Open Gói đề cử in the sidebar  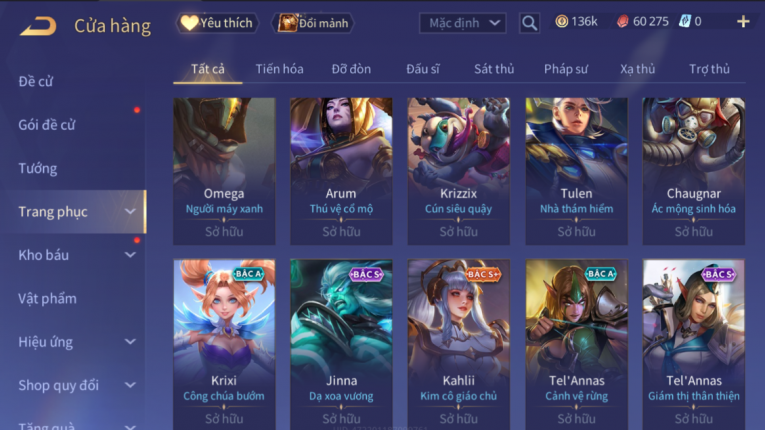click(47, 125)
